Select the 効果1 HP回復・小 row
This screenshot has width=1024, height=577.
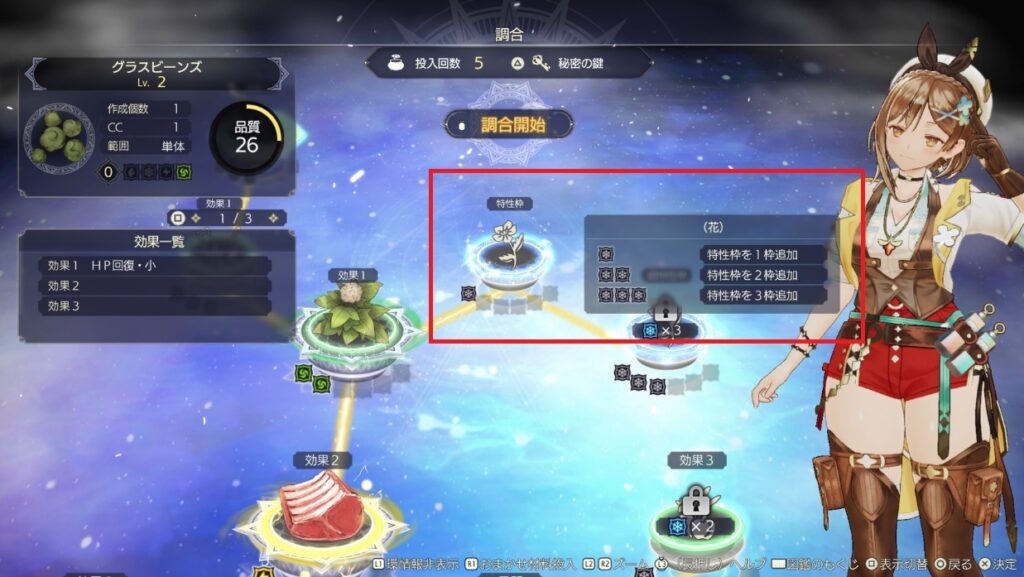click(155, 266)
